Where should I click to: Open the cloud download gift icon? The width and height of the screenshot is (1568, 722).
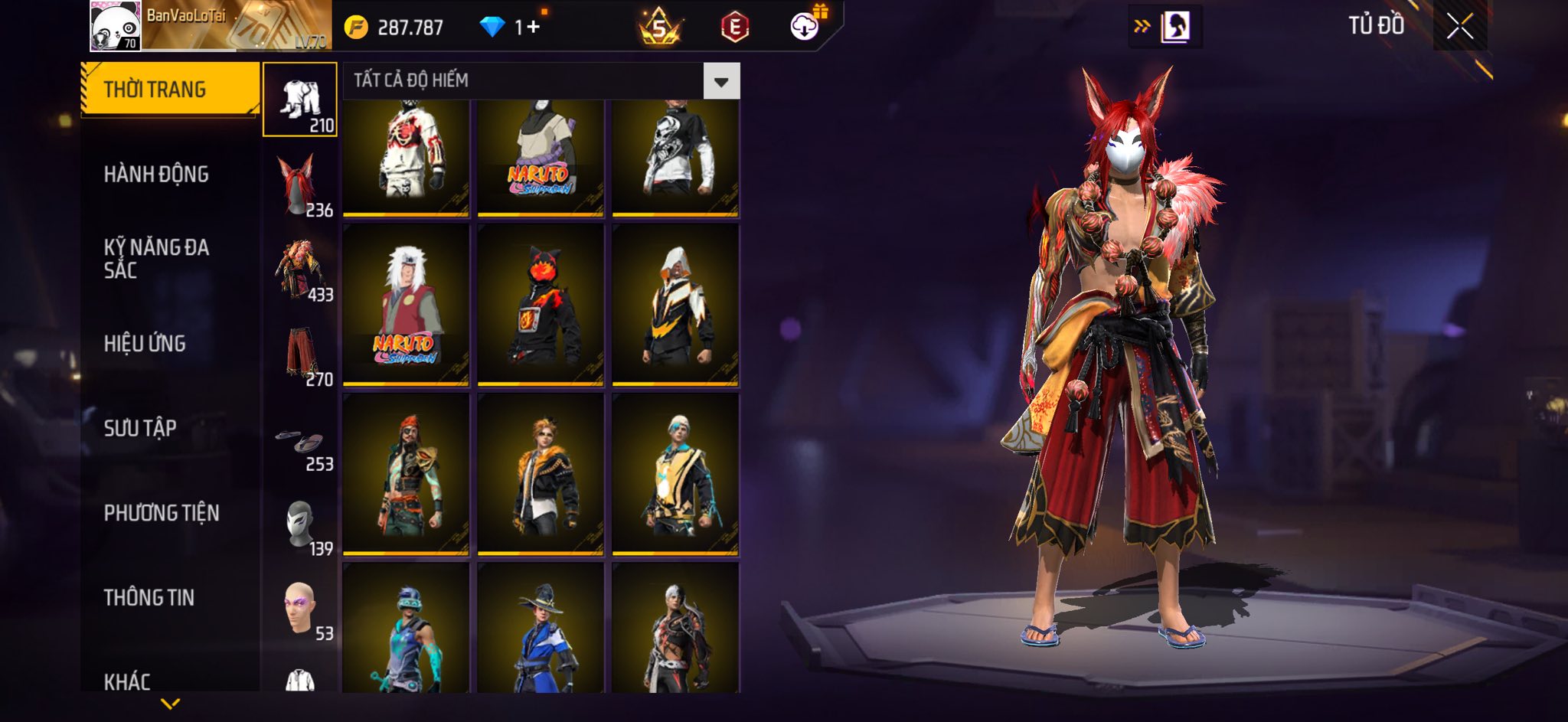tap(805, 26)
